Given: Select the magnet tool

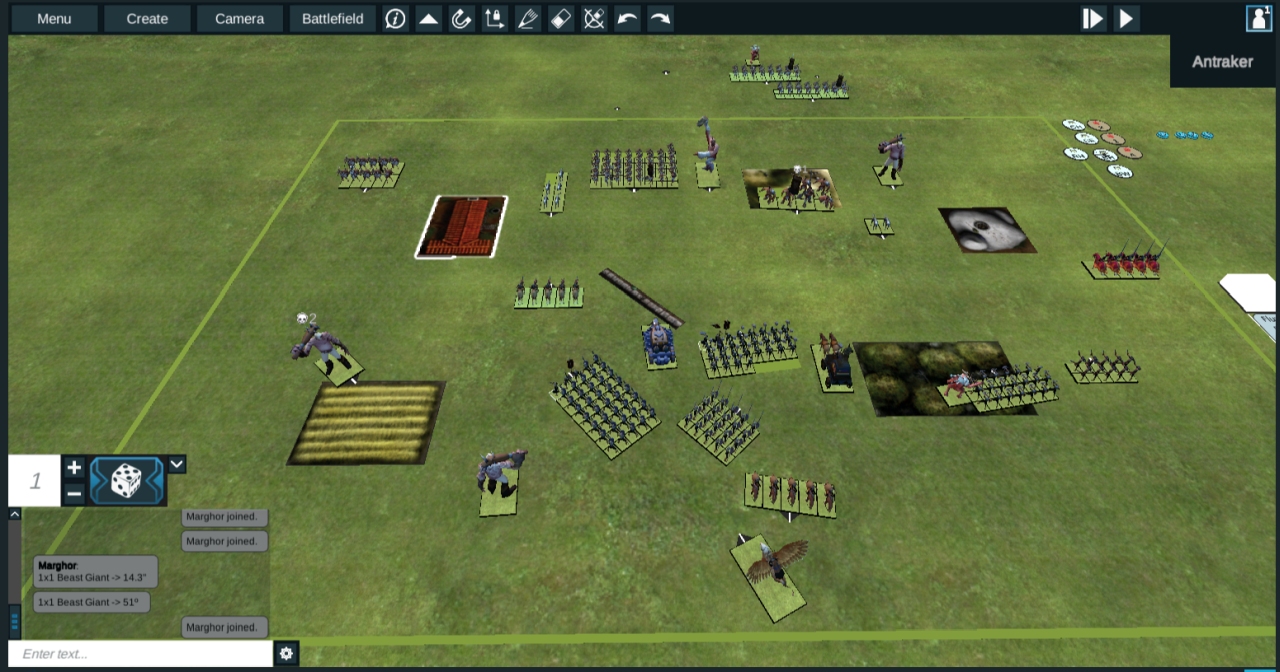Looking at the screenshot, I should pyautogui.click(x=461, y=18).
